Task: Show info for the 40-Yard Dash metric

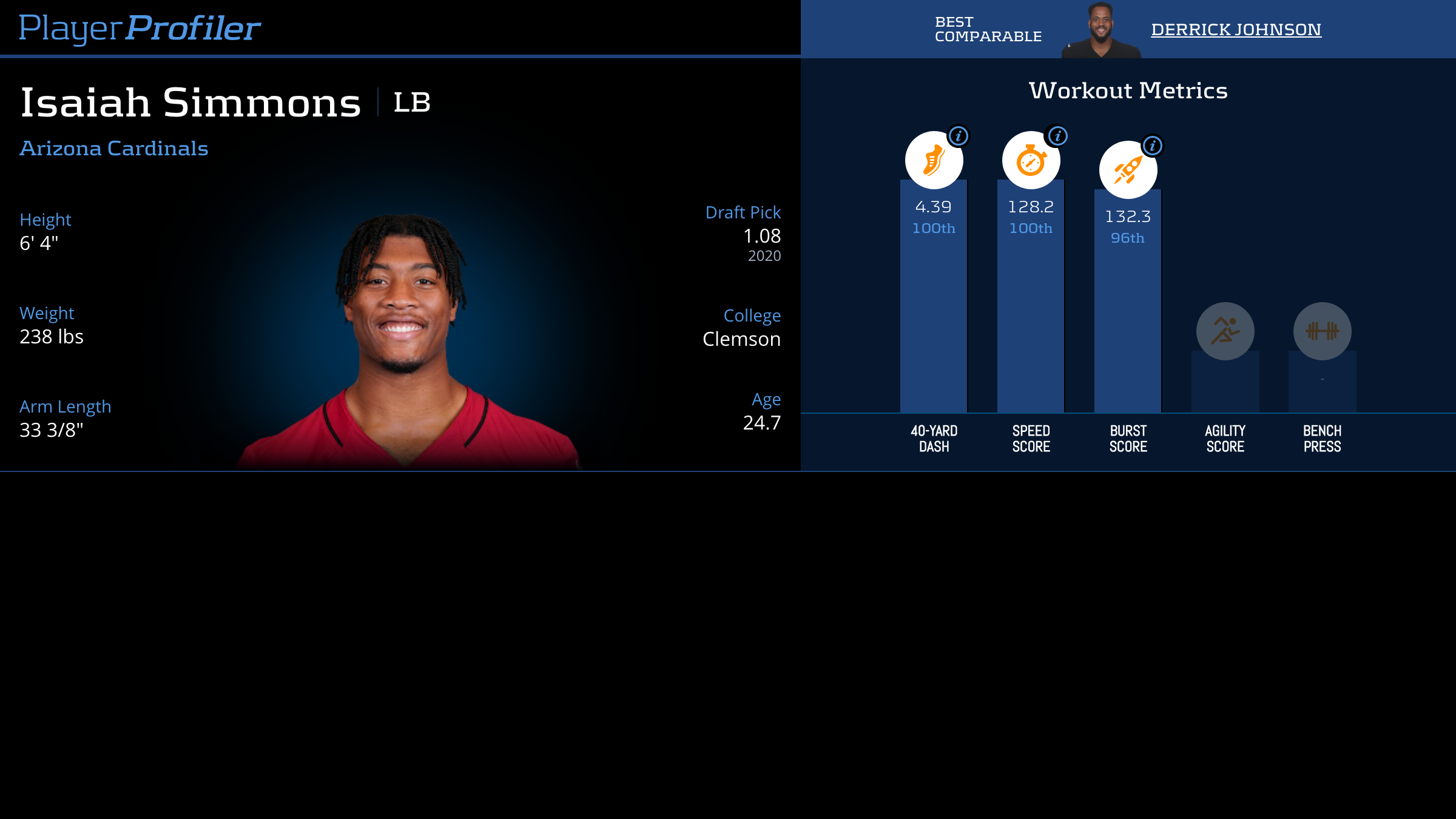Action: 959,136
